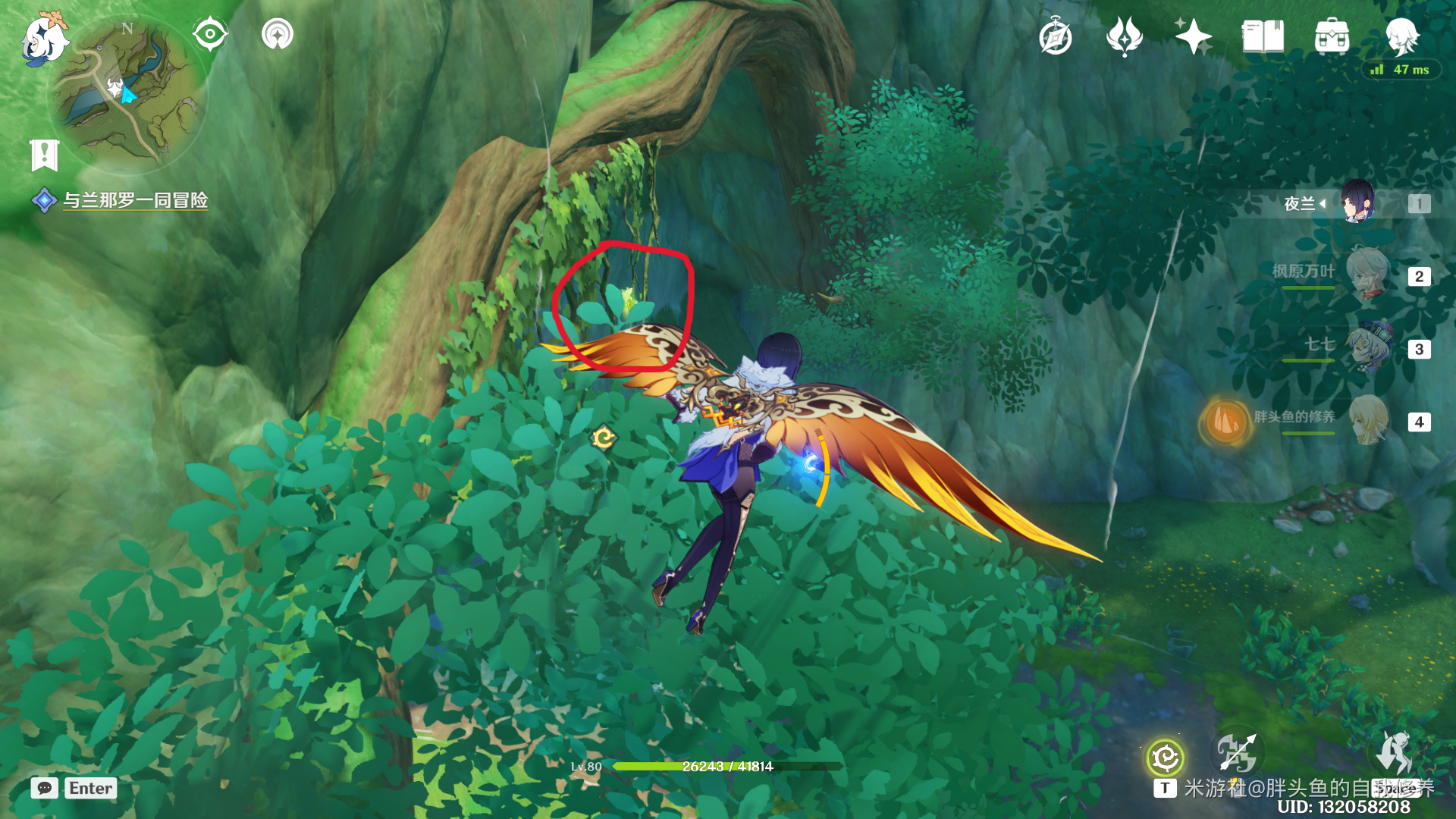Screen dimensions: 1456x819
Task: Switch to party member 夜兰
Action: coord(1357,202)
